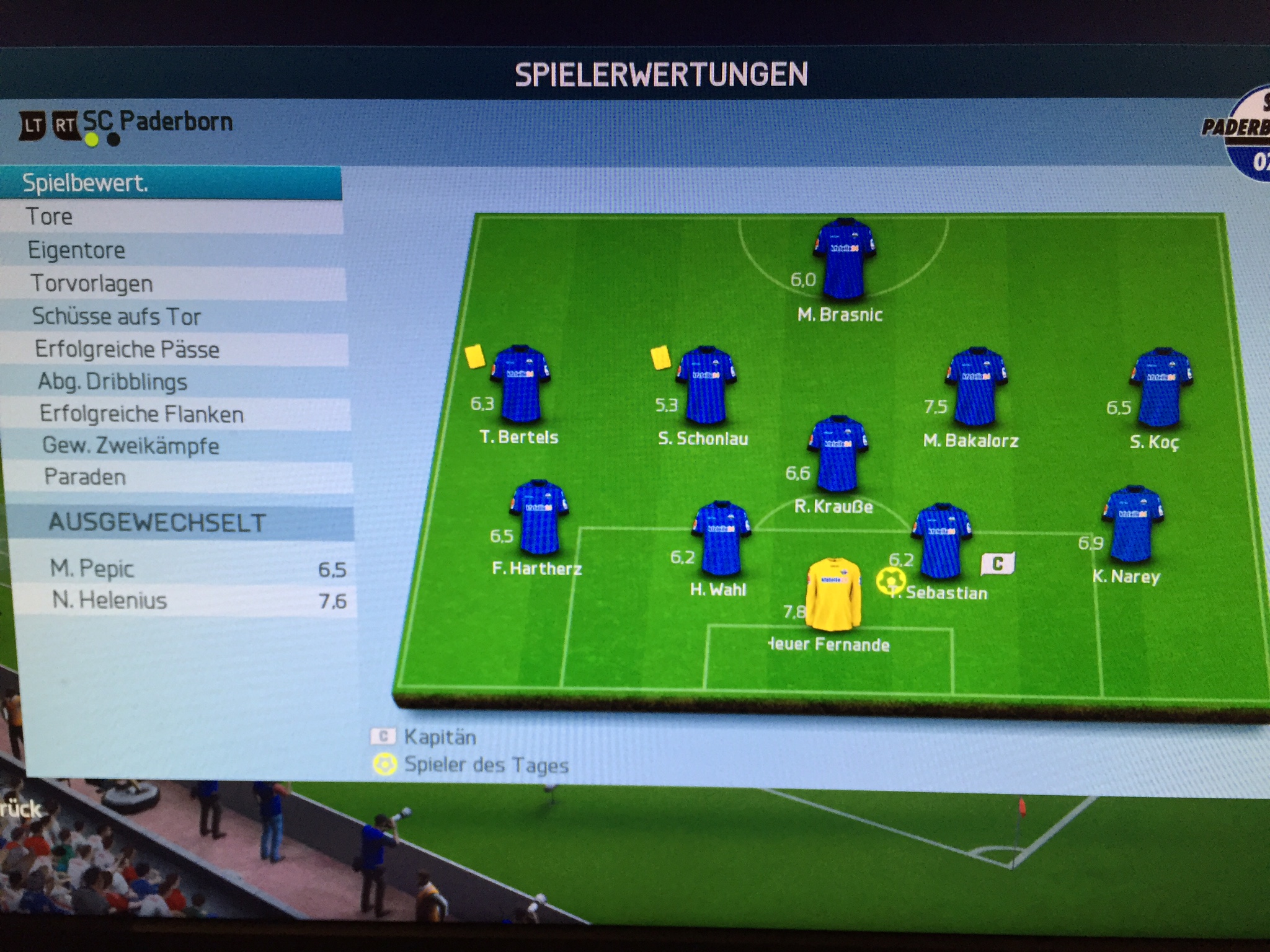Select substituted player M. Pepic
Image resolution: width=1270 pixels, height=952 pixels.
click(186, 569)
